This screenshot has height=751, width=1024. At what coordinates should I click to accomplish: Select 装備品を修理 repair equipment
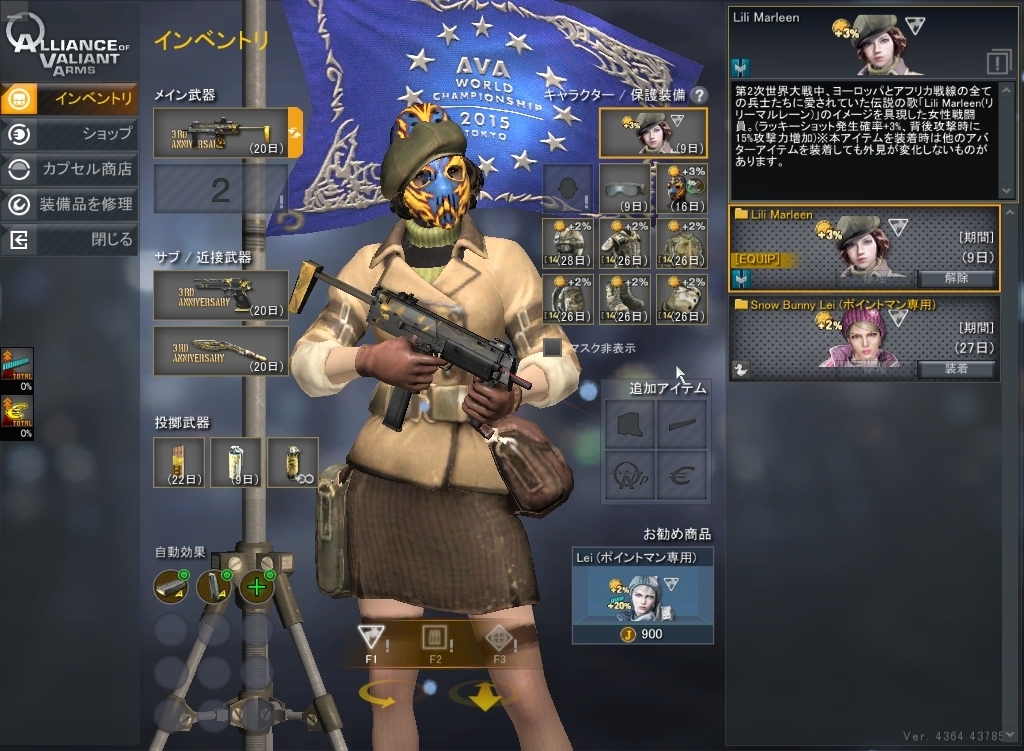70,205
